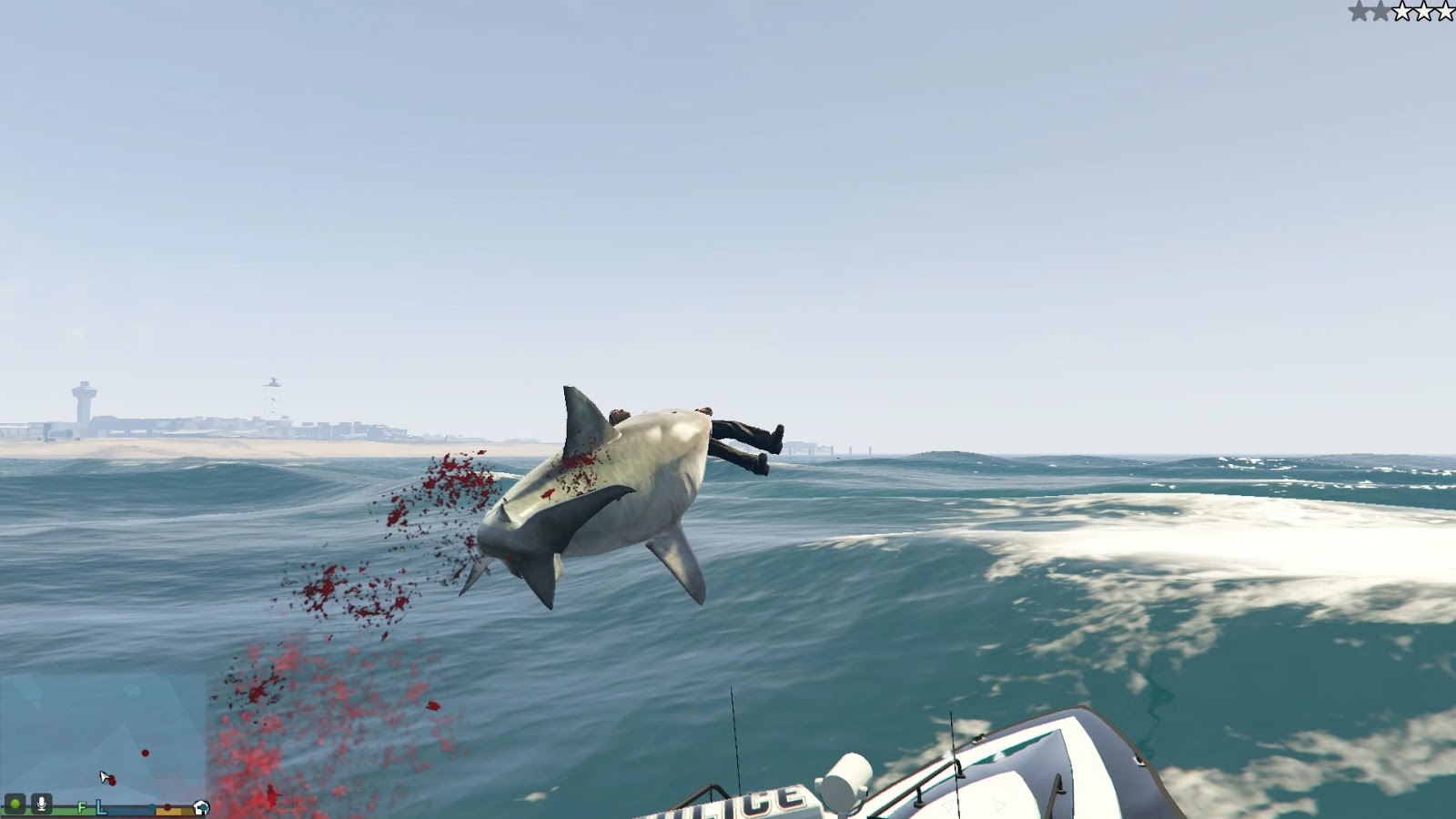Click the upper red enemy blip on the minimap
The image size is (1456, 819).
coord(146,753)
